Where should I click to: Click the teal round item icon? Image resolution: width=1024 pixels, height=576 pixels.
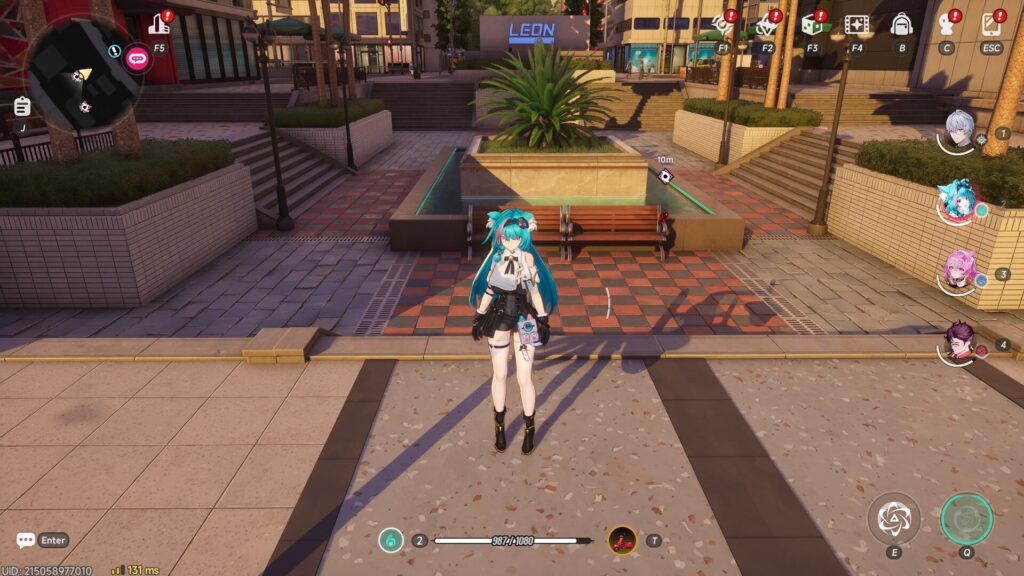pos(390,540)
